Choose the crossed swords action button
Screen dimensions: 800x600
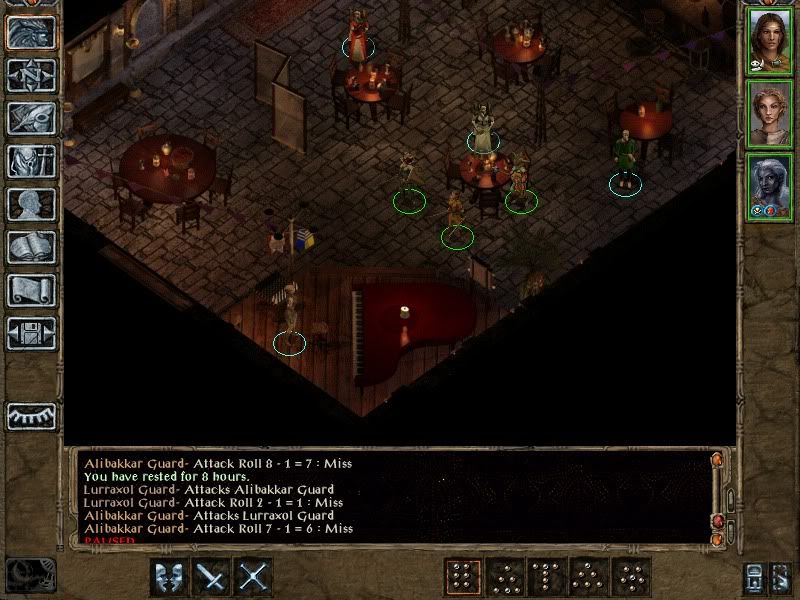pyautogui.click(x=254, y=577)
